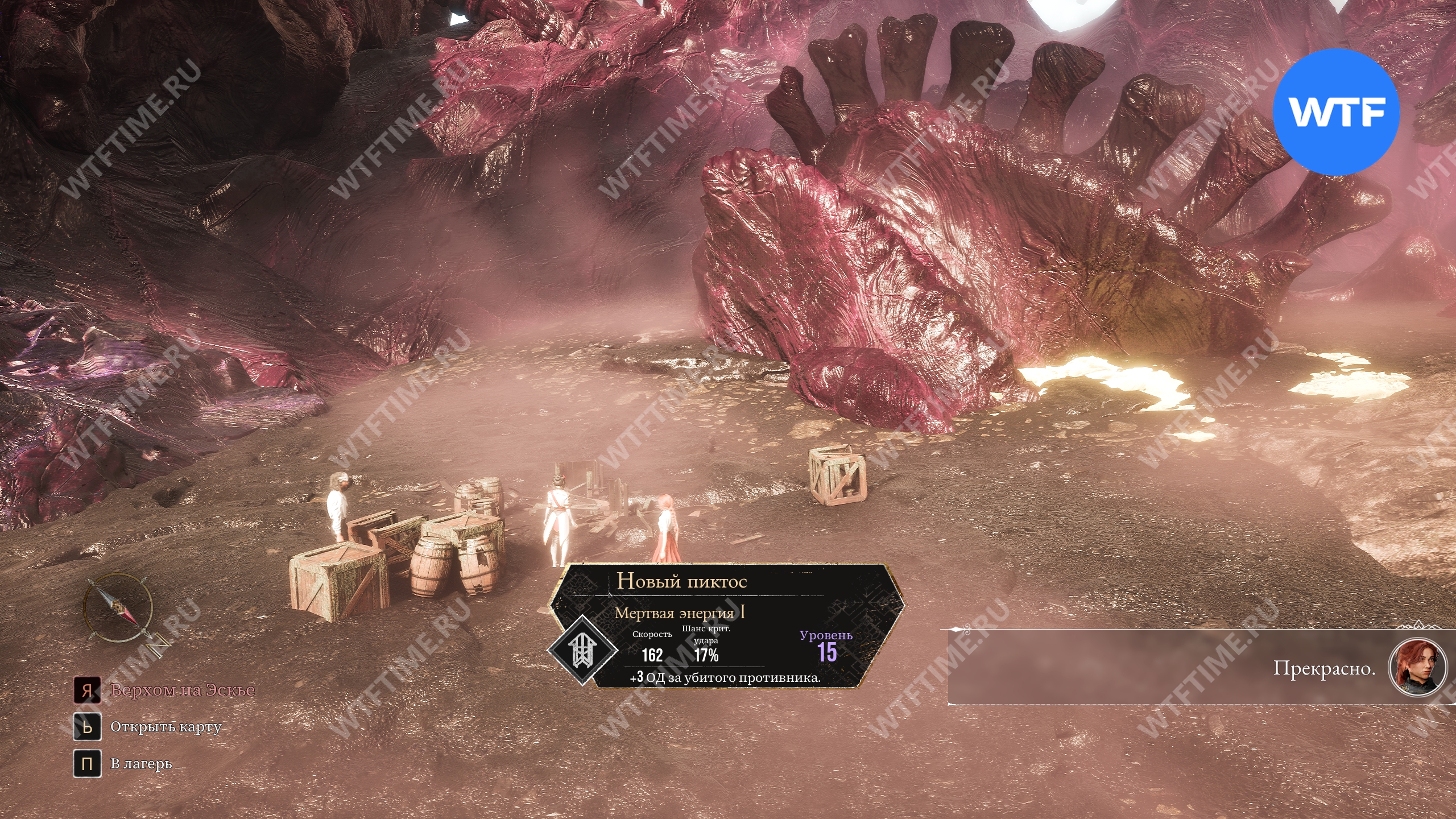The width and height of the screenshot is (1456, 819).
Task: Click the red-haired character dialogue portrait
Action: click(1417, 667)
